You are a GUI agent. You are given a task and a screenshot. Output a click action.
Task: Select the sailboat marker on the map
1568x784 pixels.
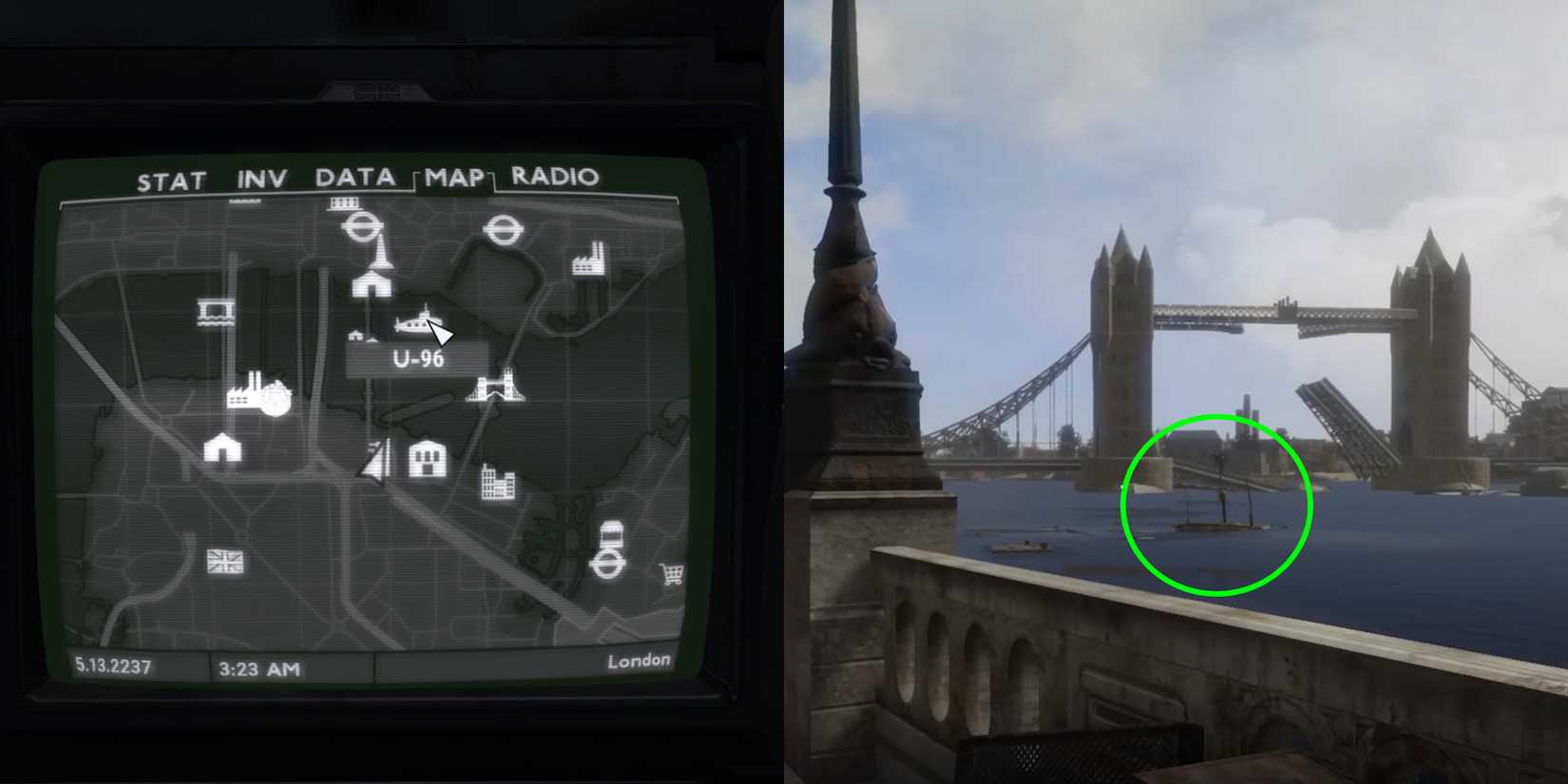click(374, 463)
